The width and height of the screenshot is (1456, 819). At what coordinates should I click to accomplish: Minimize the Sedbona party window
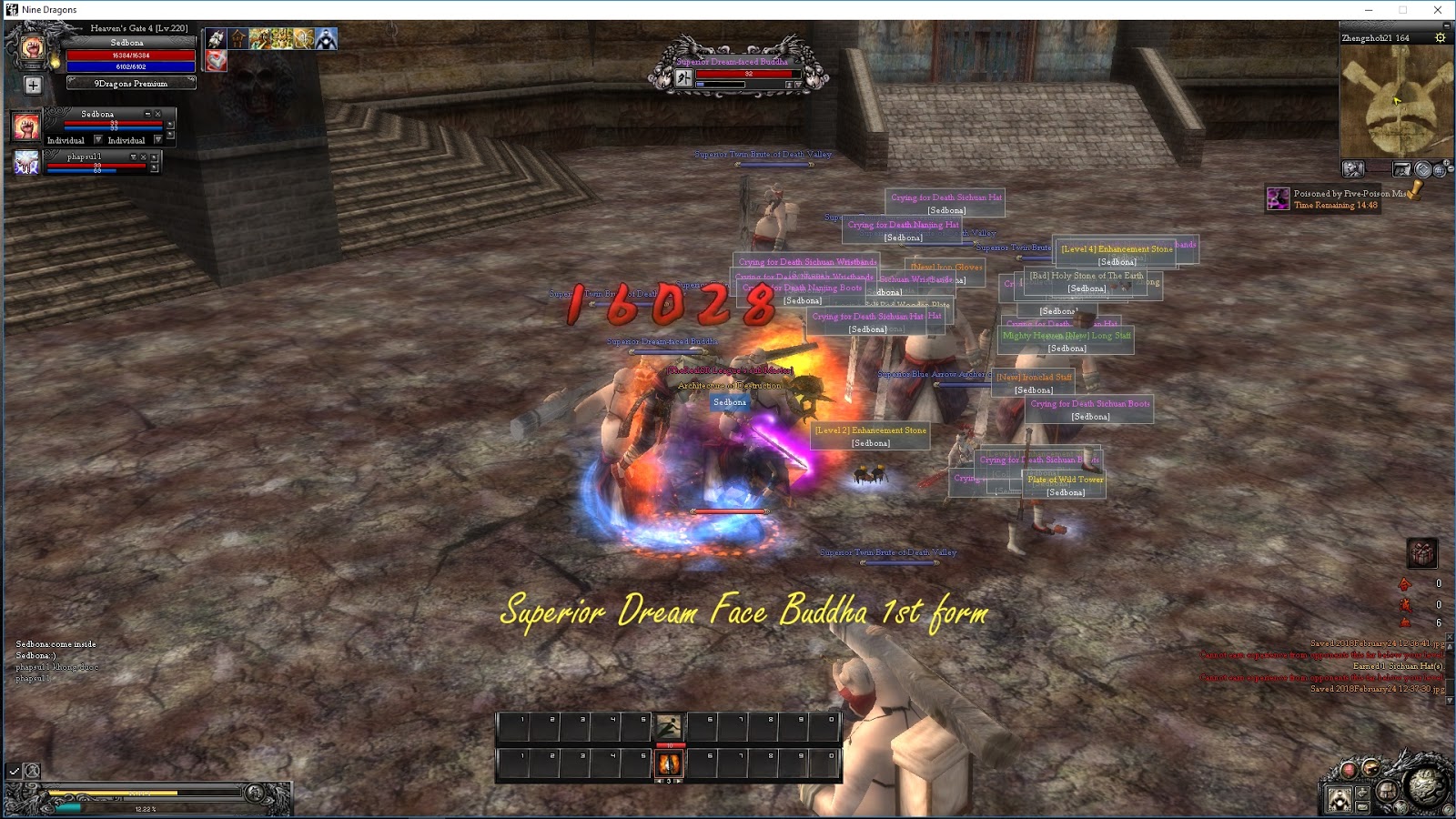click(x=148, y=115)
